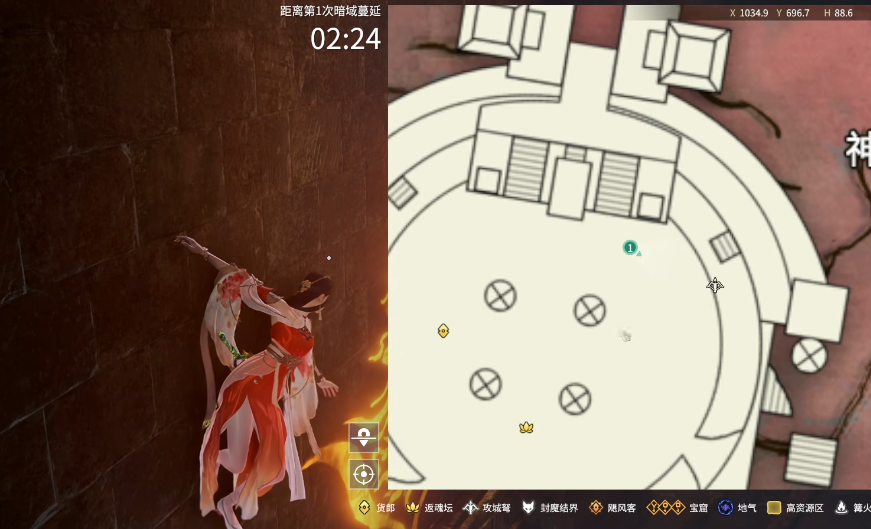
Task: Toggle the 封魔结界 legend entry
Action: coord(549,508)
